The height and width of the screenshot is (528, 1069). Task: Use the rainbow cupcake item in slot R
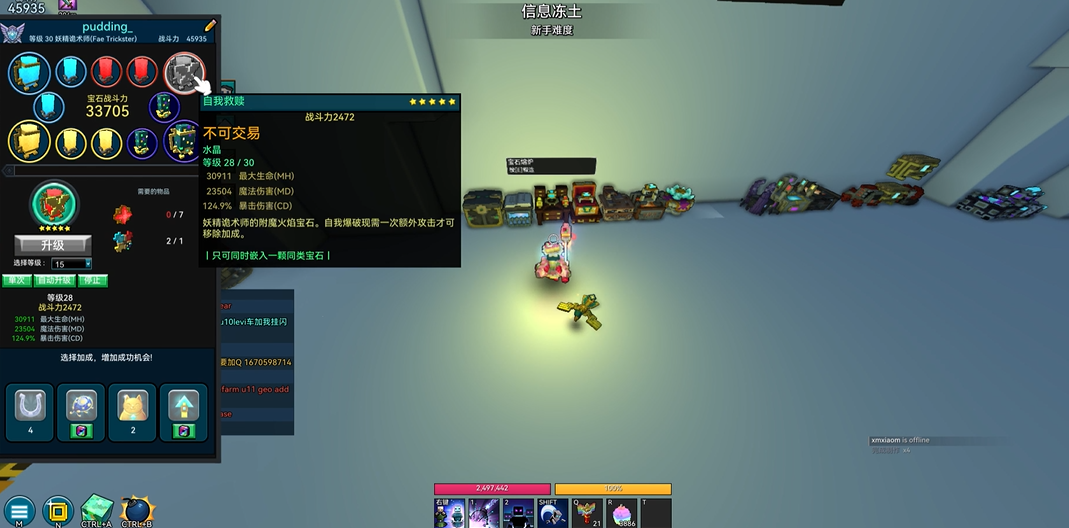622,514
